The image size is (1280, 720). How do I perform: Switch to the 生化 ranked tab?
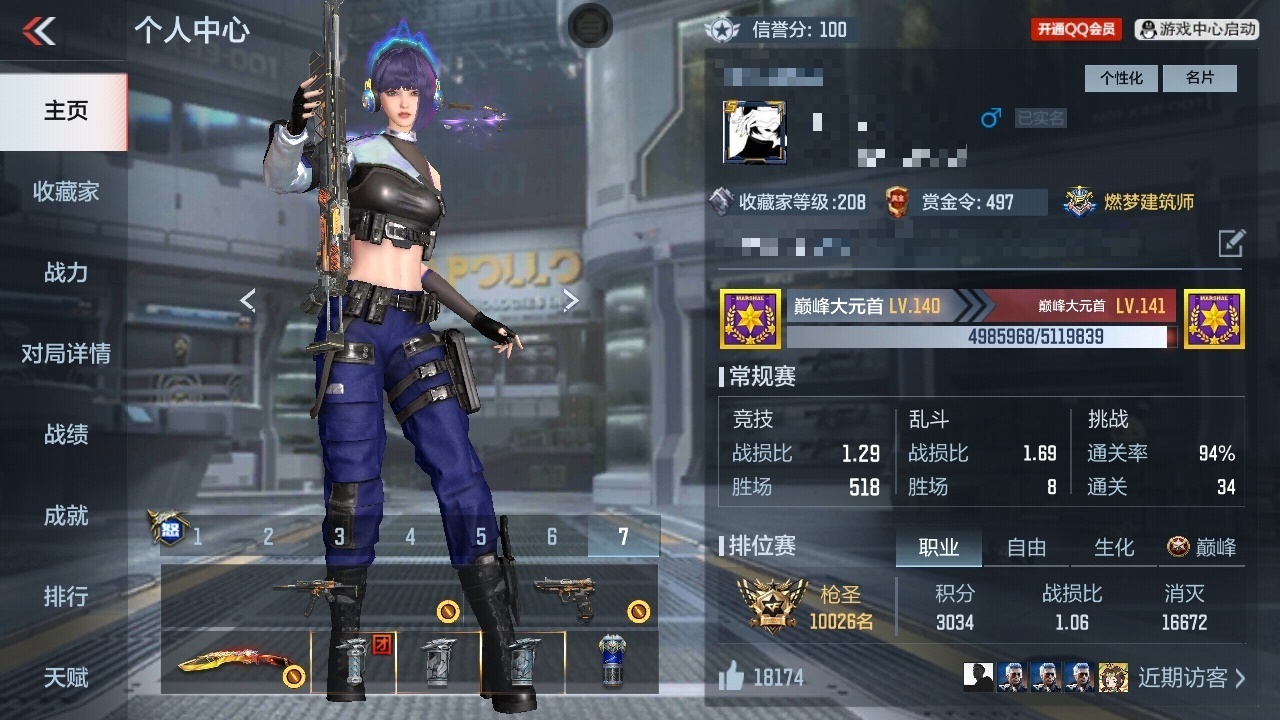[x=1114, y=547]
